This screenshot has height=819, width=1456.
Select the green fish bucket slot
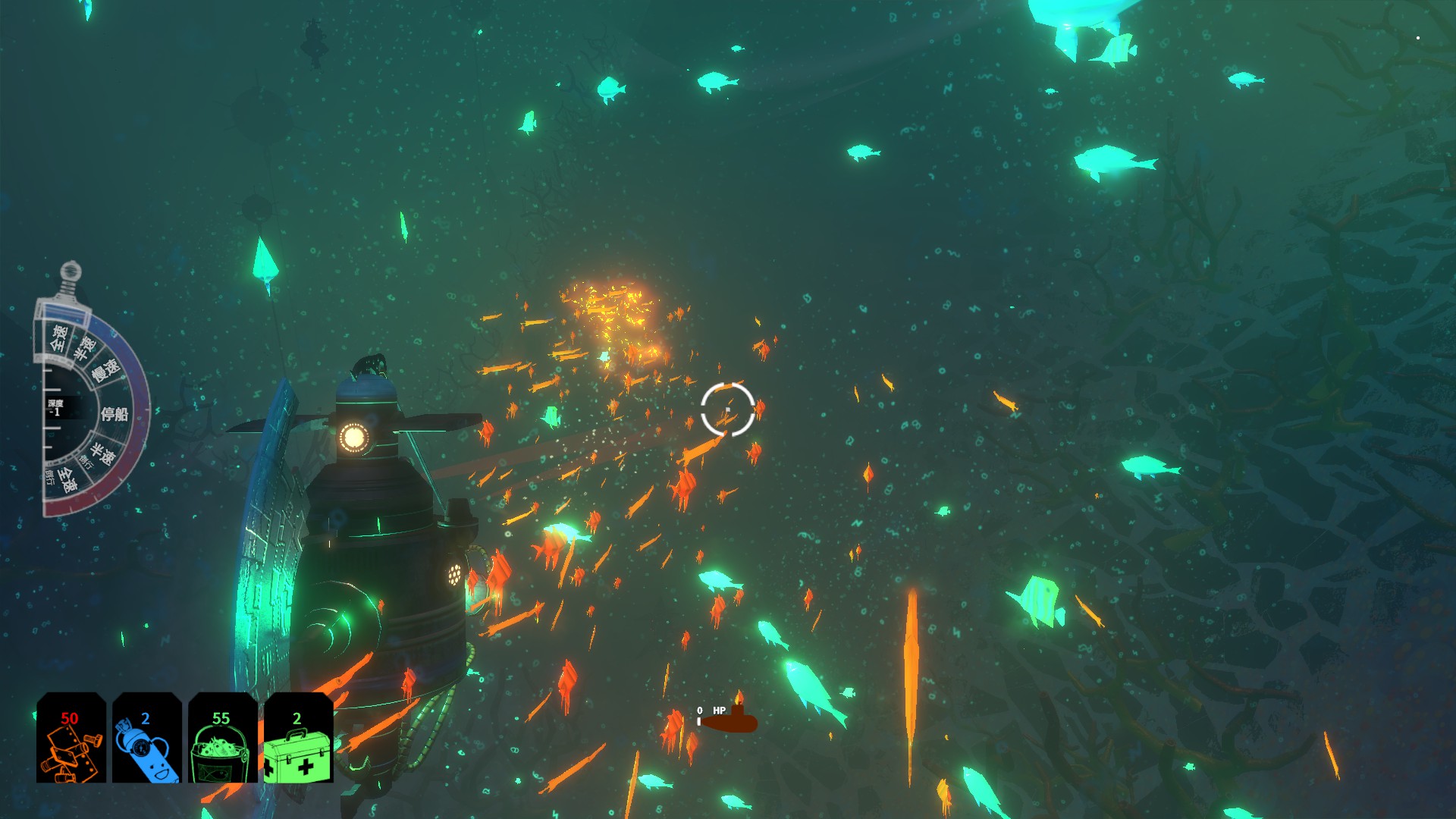click(222, 738)
